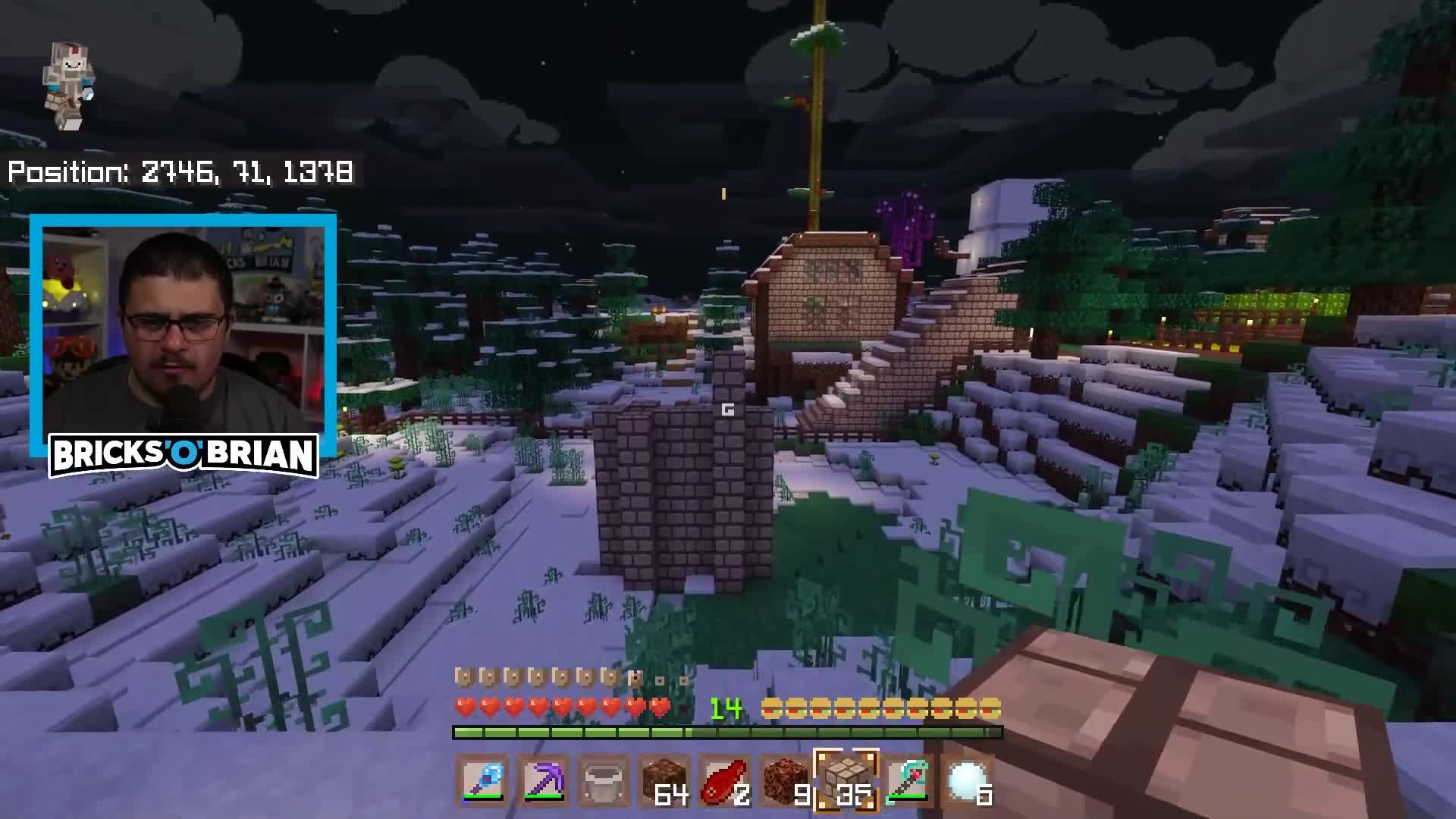
Task: Click the player skin avatar in top-left
Action: pyautogui.click(x=71, y=83)
